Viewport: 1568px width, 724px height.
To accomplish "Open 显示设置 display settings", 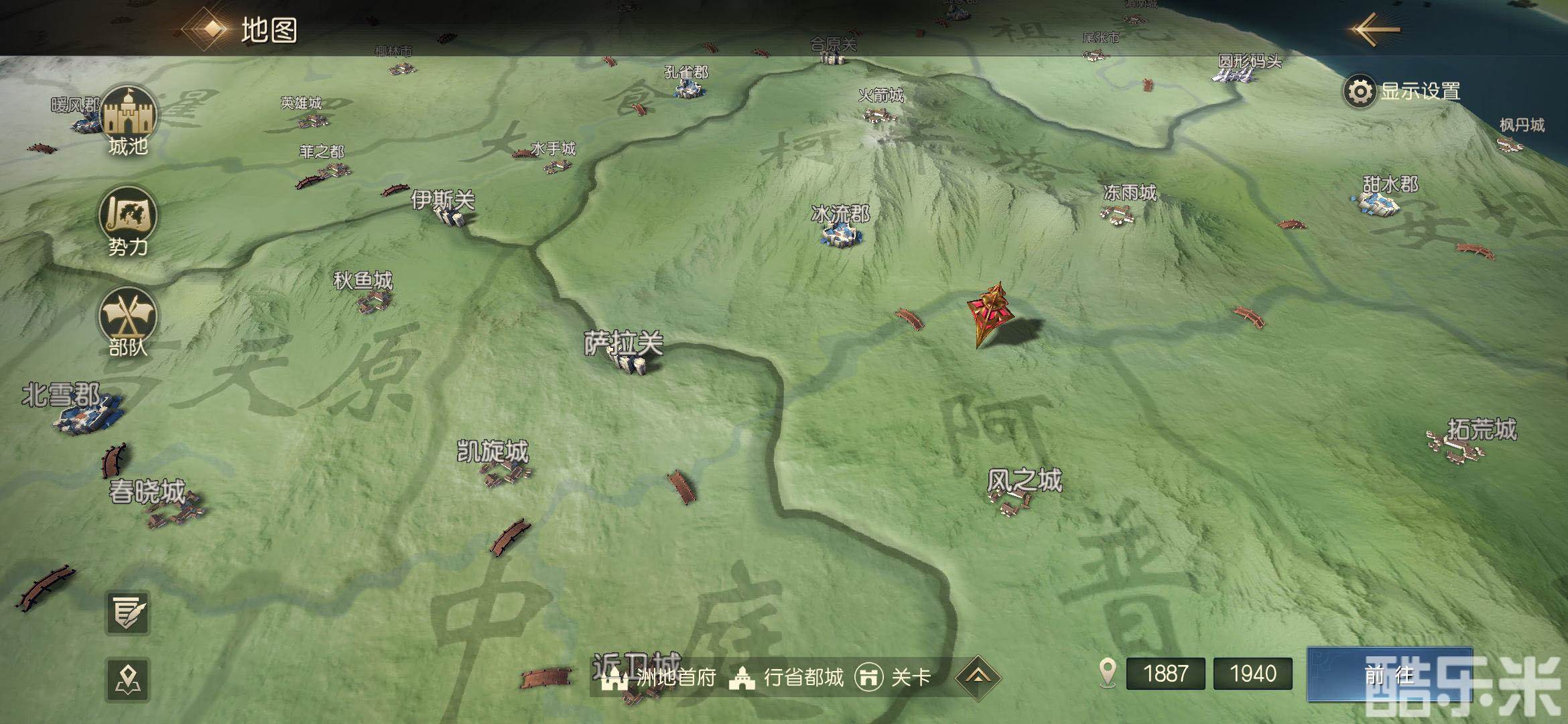I will [1403, 92].
